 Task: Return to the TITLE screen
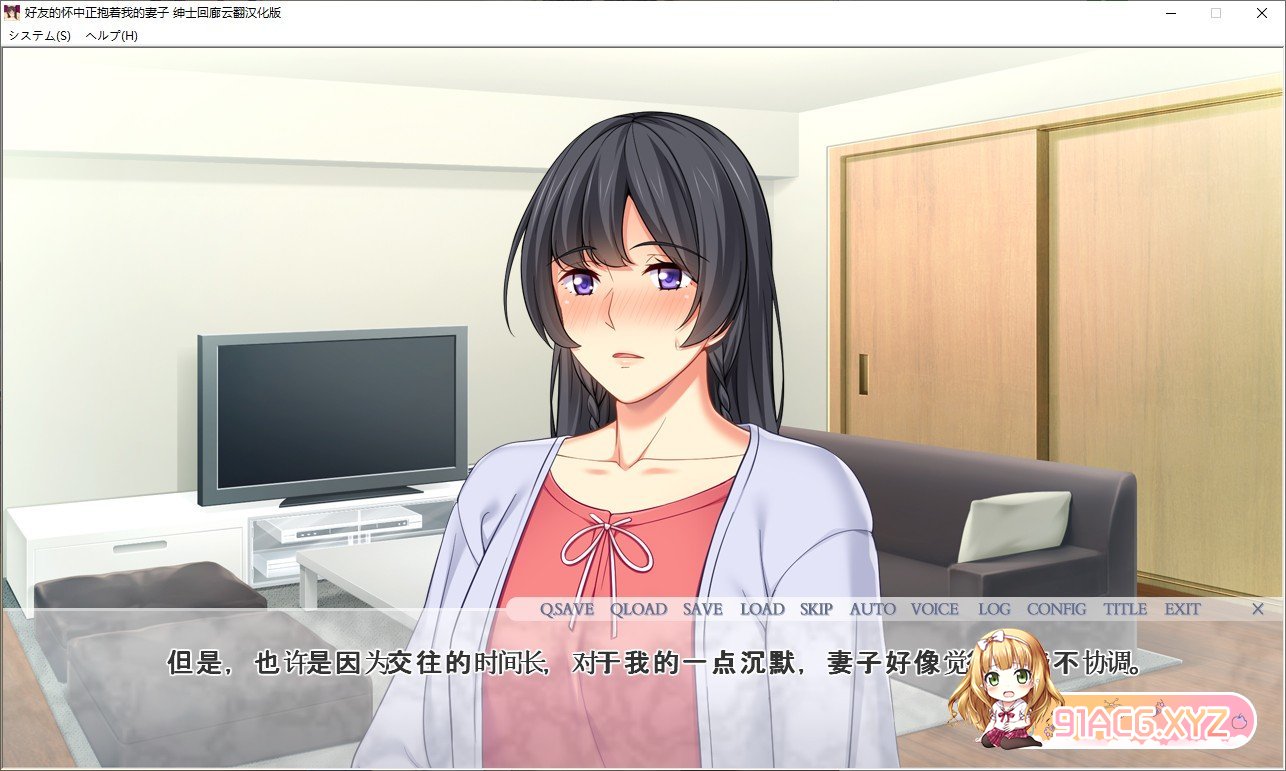point(1124,609)
